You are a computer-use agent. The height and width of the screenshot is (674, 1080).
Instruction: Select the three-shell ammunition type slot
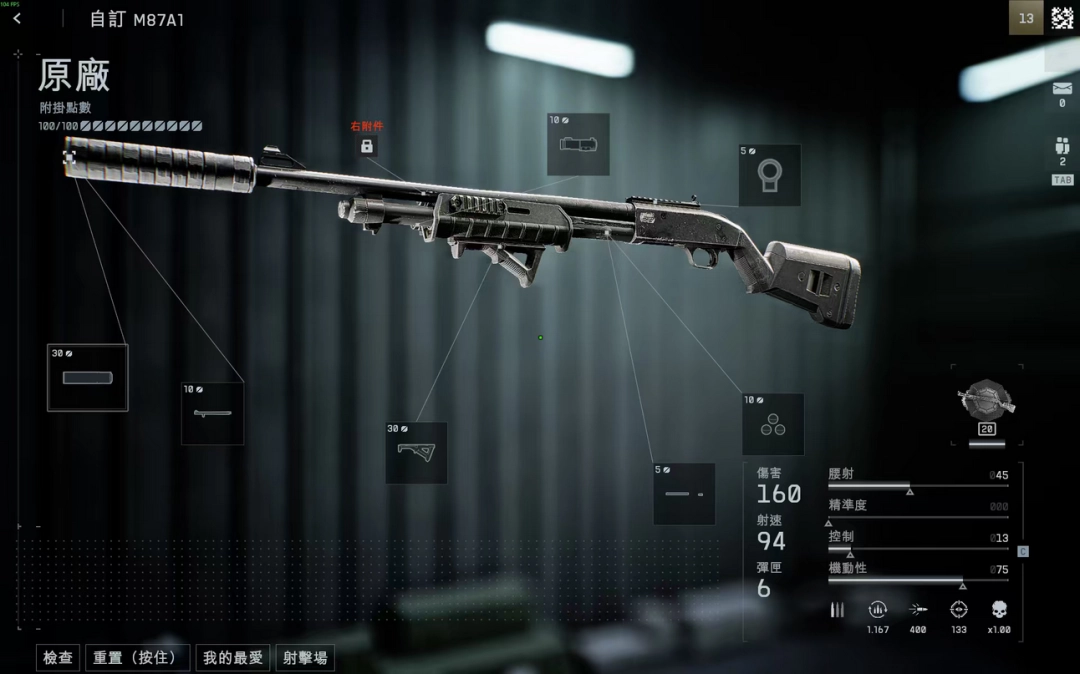coord(773,424)
